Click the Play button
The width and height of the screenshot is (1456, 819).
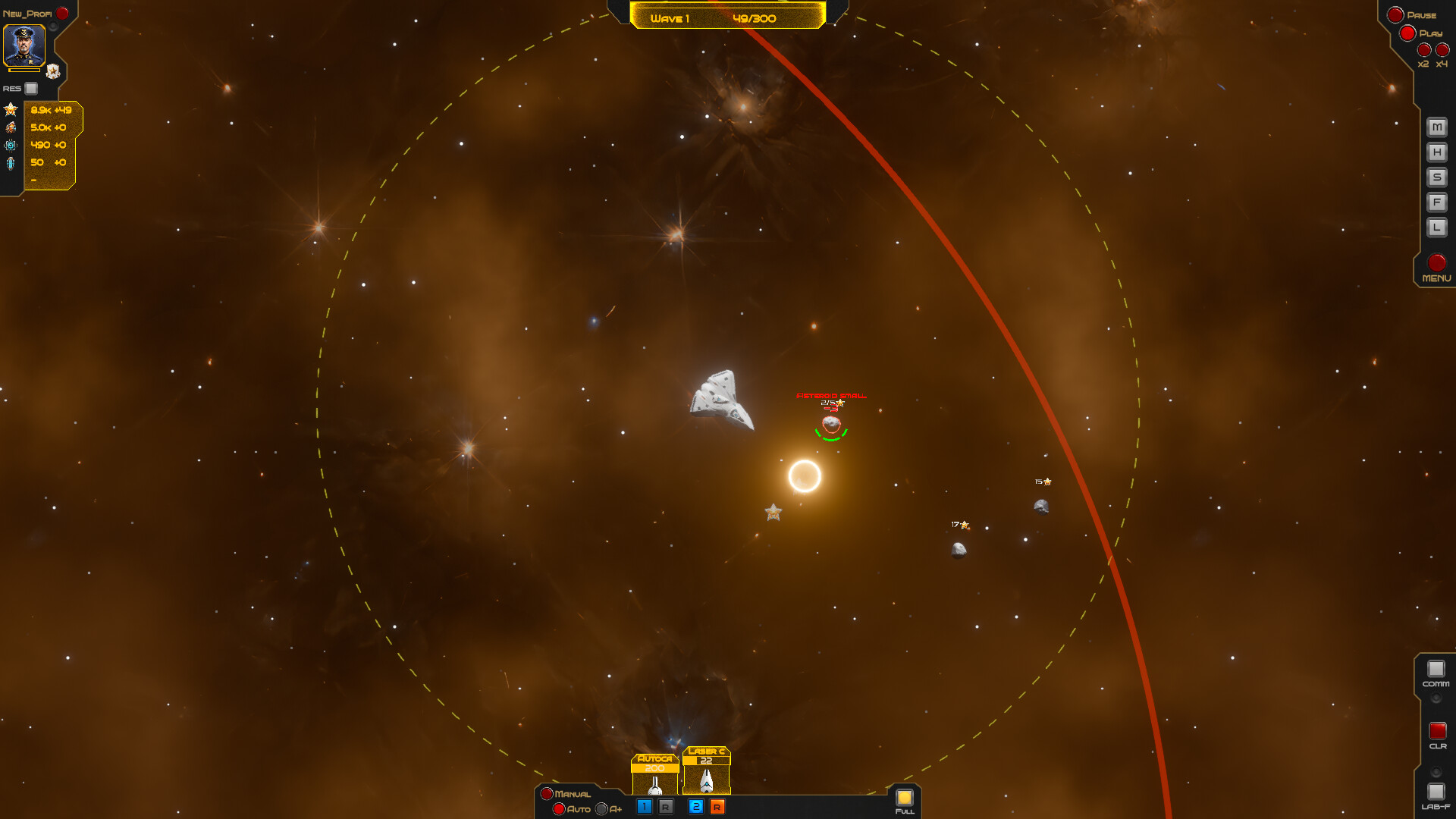tap(1408, 33)
